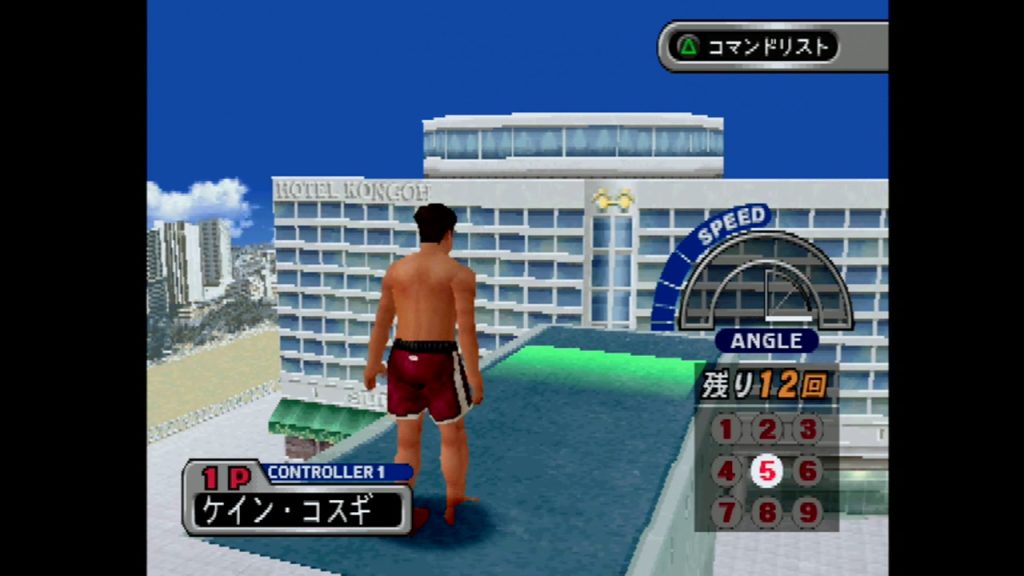Click number 8 on the keypad grid
The height and width of the screenshot is (576, 1024).
coord(767,512)
